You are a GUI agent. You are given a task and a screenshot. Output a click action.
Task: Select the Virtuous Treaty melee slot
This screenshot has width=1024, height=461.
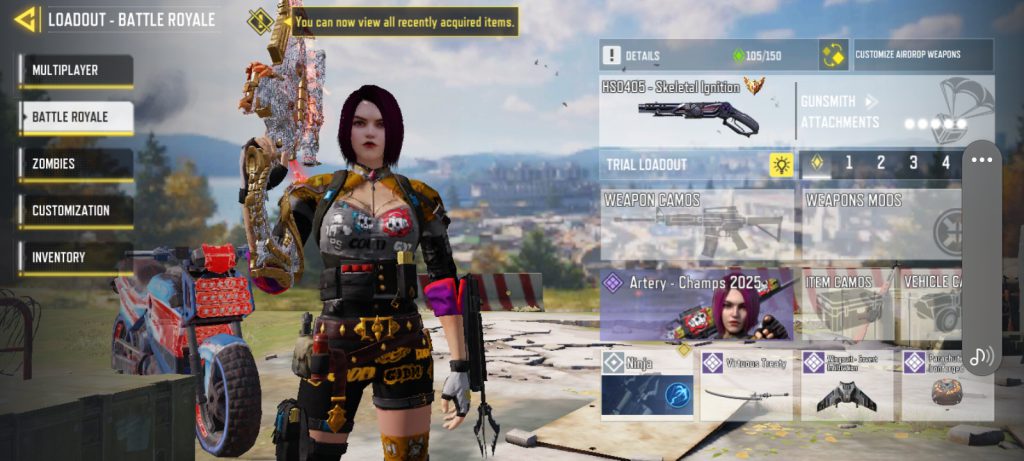coord(746,384)
